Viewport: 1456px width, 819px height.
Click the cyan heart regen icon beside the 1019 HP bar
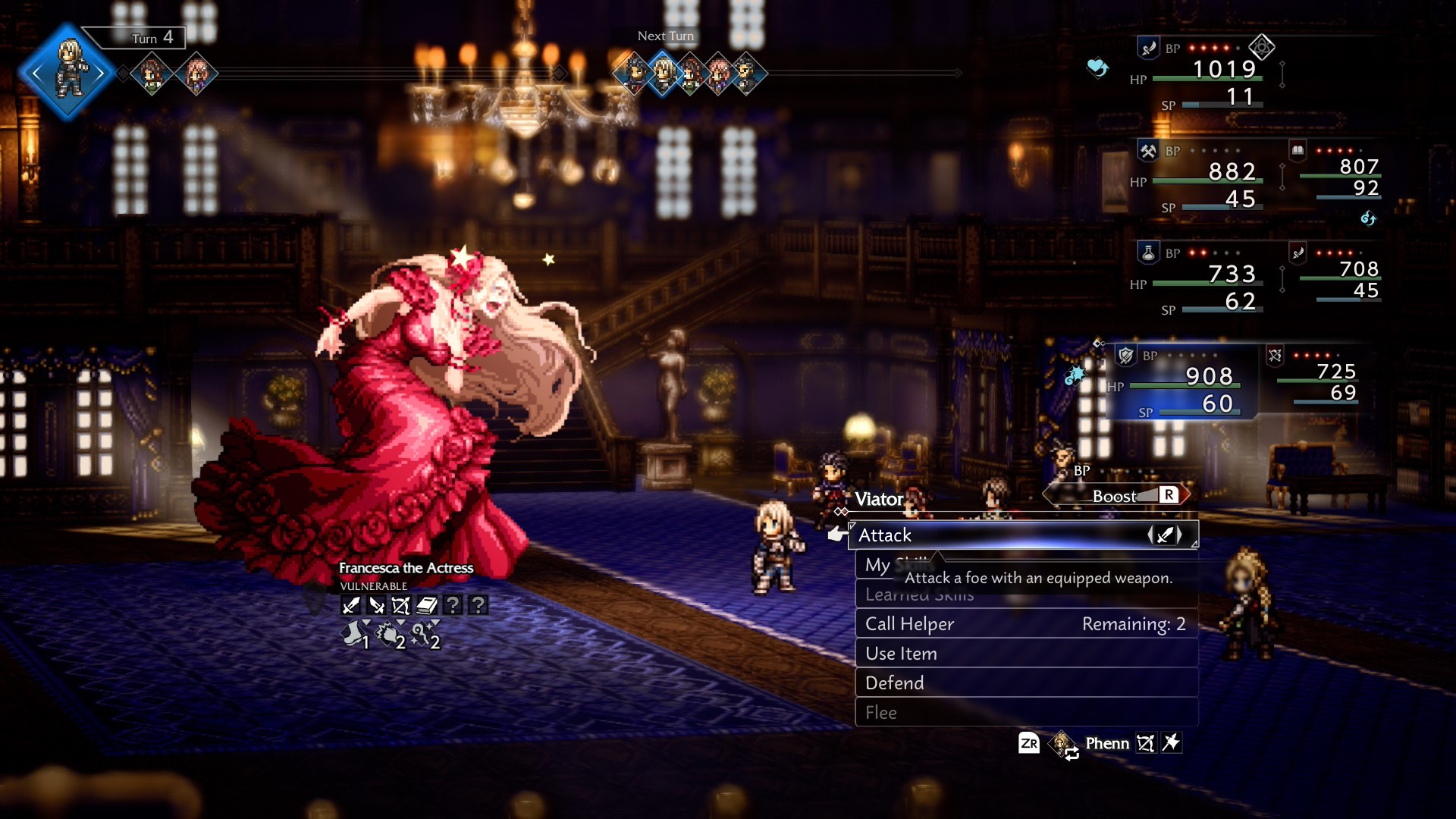coord(1099,68)
